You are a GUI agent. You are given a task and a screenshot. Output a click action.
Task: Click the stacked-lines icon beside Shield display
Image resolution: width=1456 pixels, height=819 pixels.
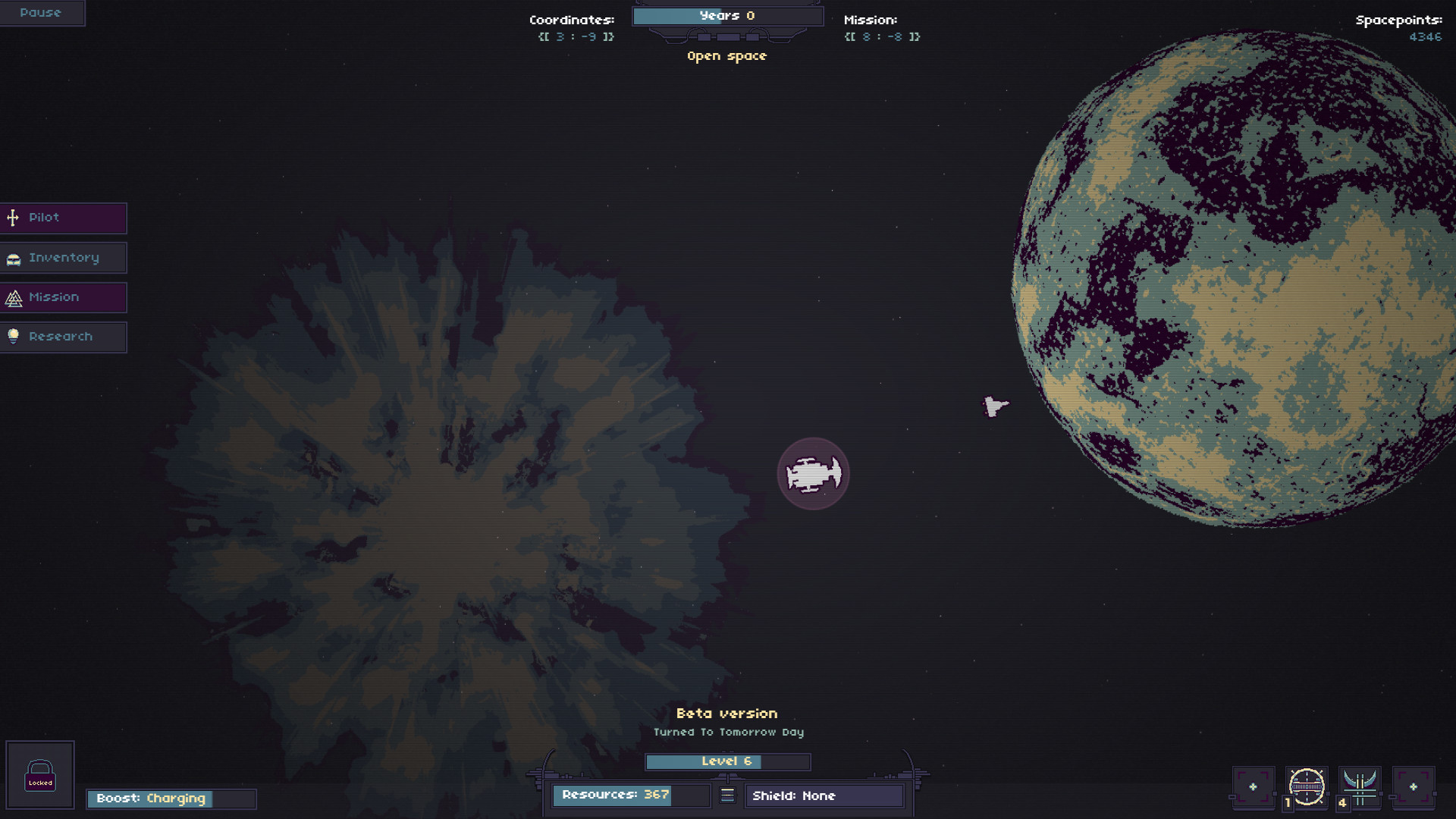[x=726, y=795]
